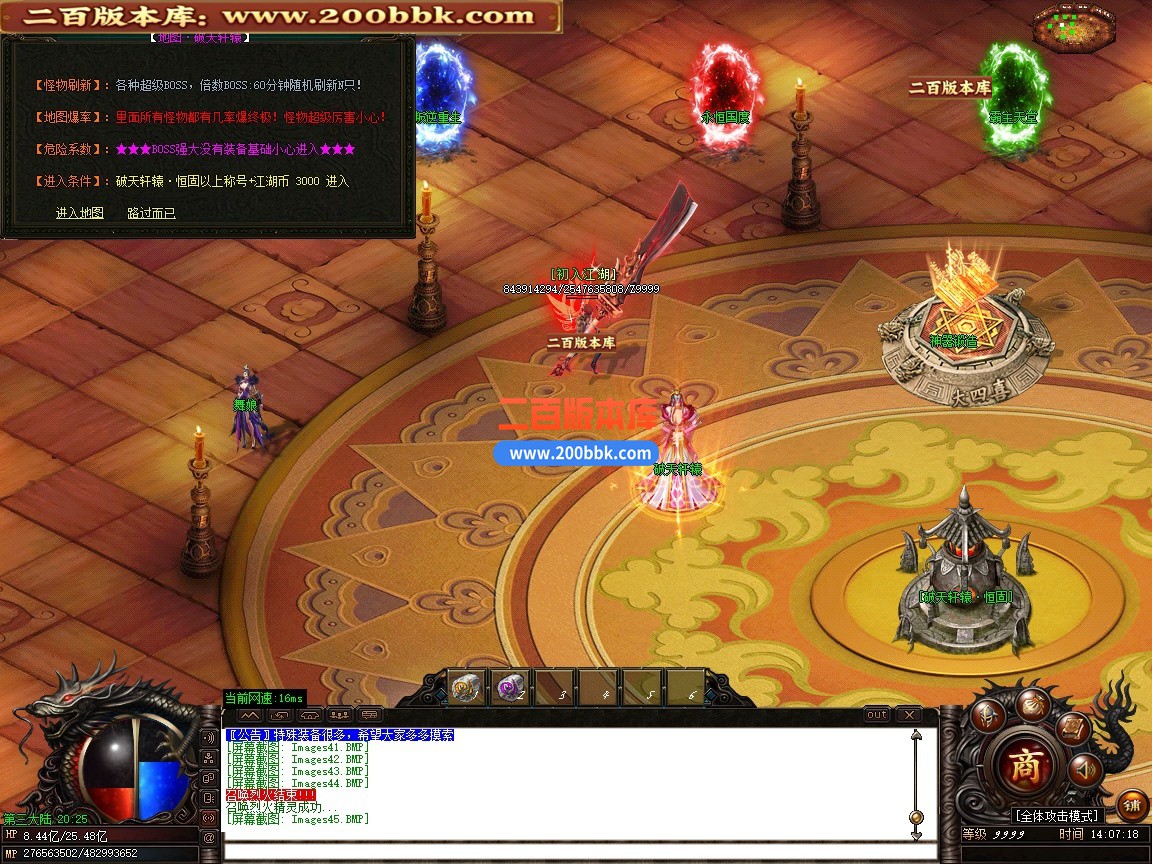Screen dimensions: 1152x864
Task: Use the scroll in hotbar slot 1
Action: tap(466, 688)
